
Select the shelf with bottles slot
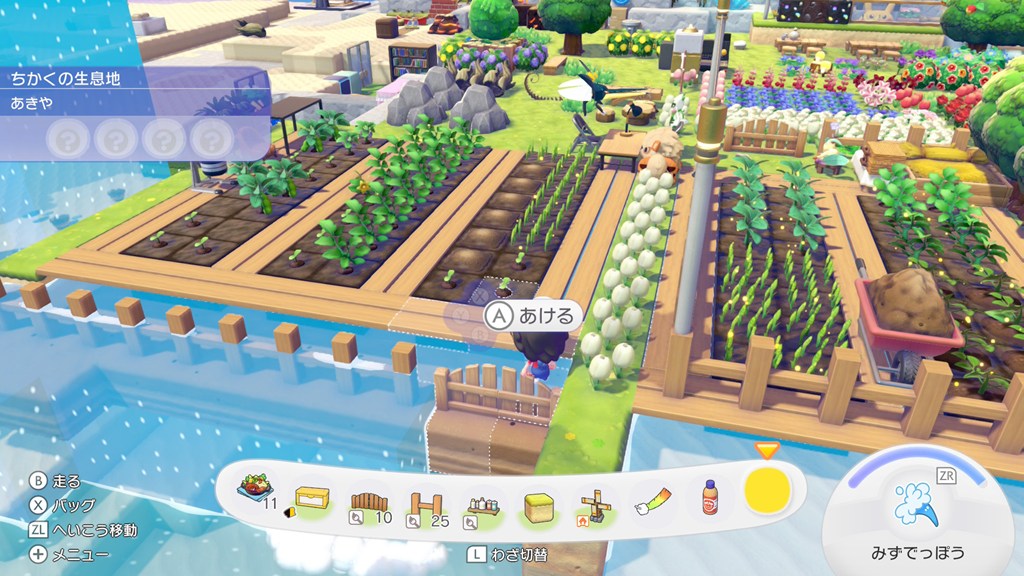[482, 498]
